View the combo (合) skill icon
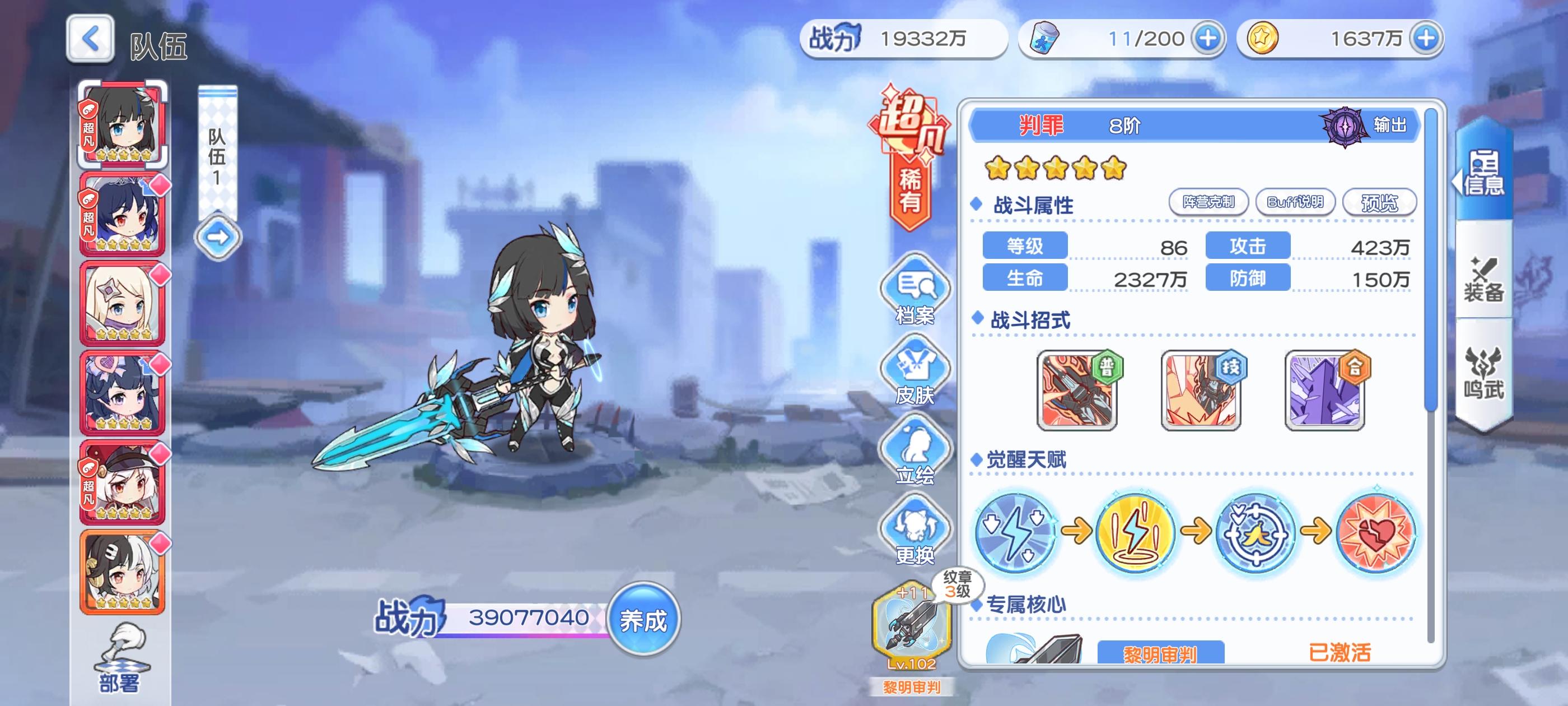 (x=1324, y=391)
